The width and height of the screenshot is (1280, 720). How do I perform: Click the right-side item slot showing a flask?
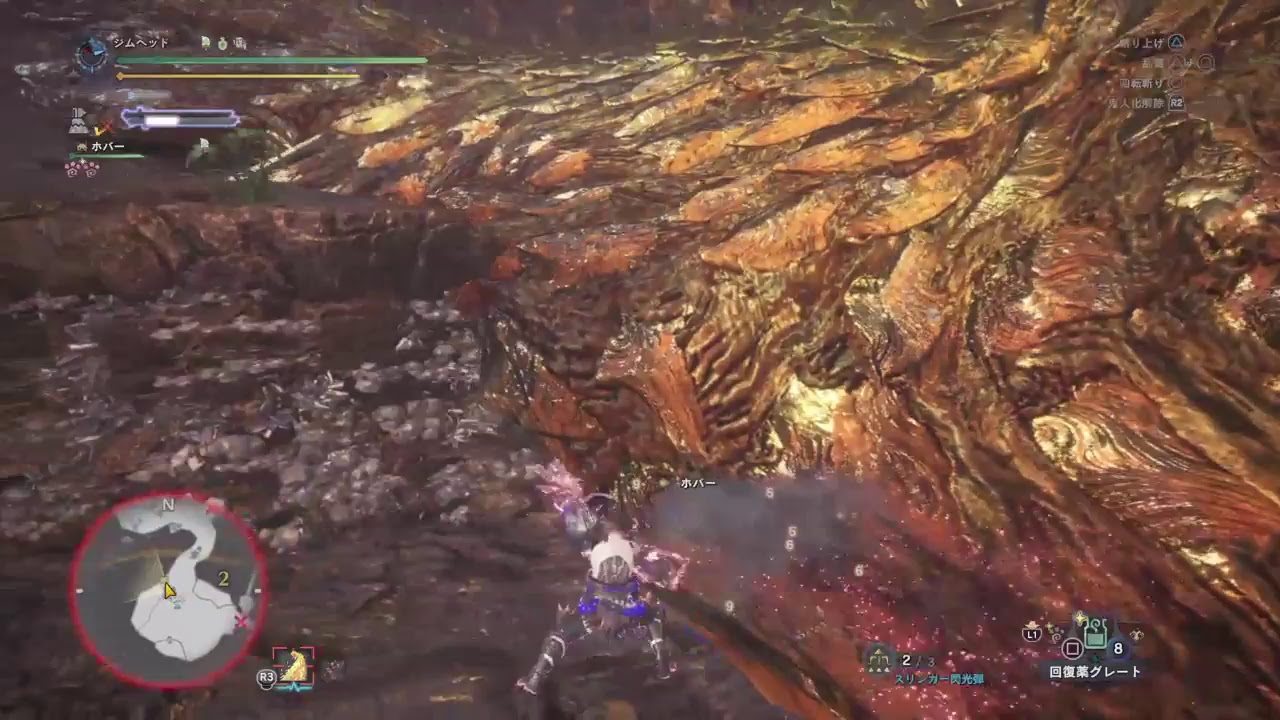1138,634
